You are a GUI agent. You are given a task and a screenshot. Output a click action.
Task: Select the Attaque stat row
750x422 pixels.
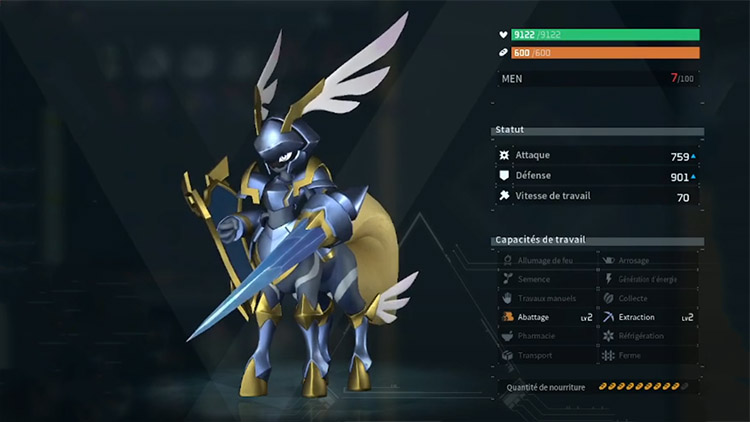coord(598,156)
